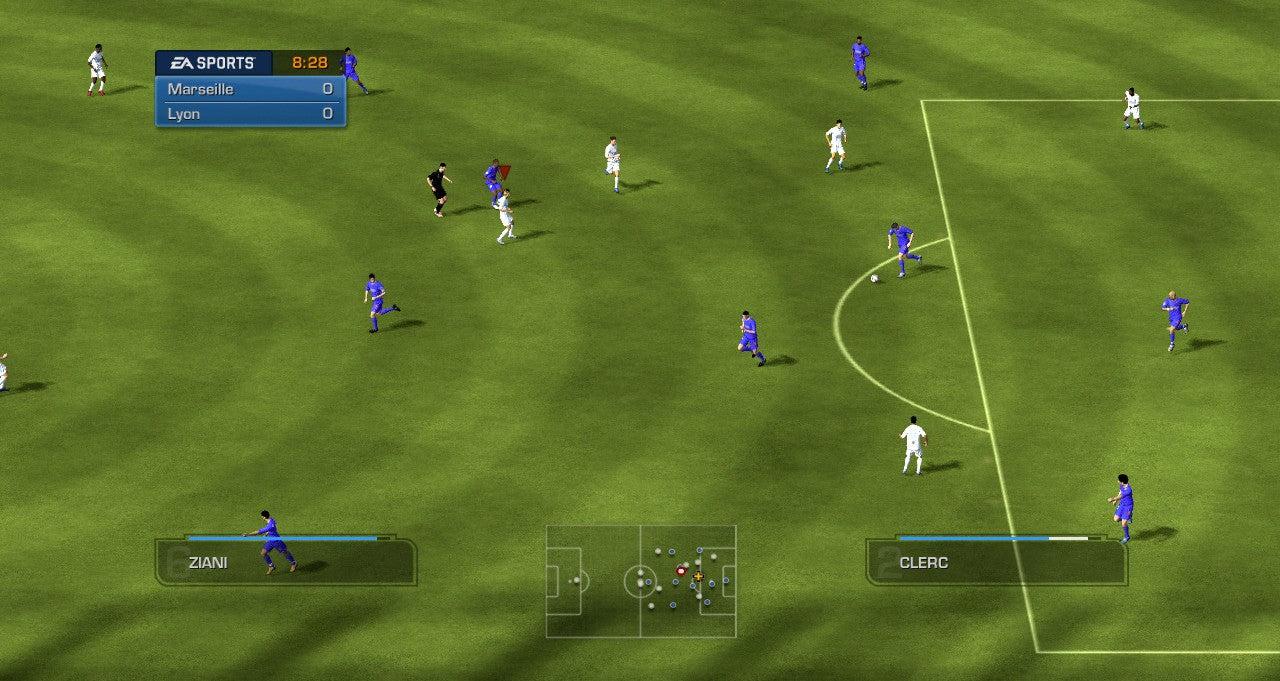
Task: Click the EA Sports logo badge
Action: tap(213, 63)
